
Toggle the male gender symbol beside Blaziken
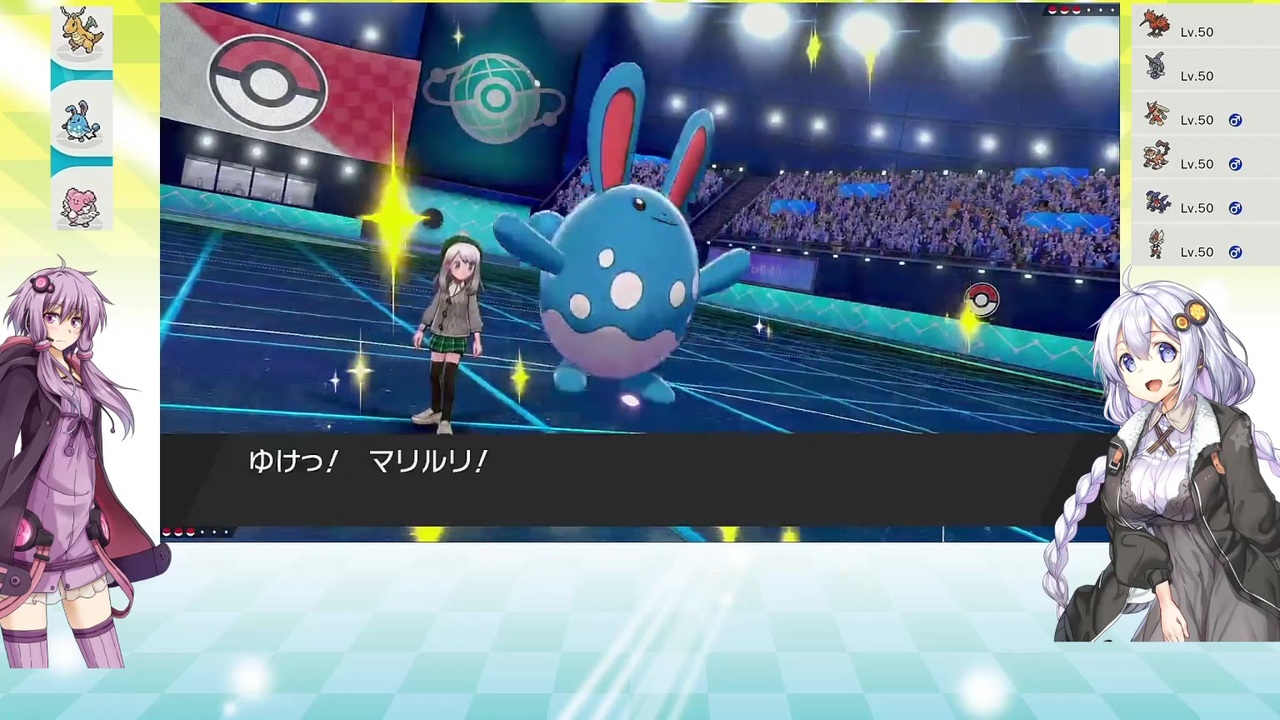point(1235,120)
